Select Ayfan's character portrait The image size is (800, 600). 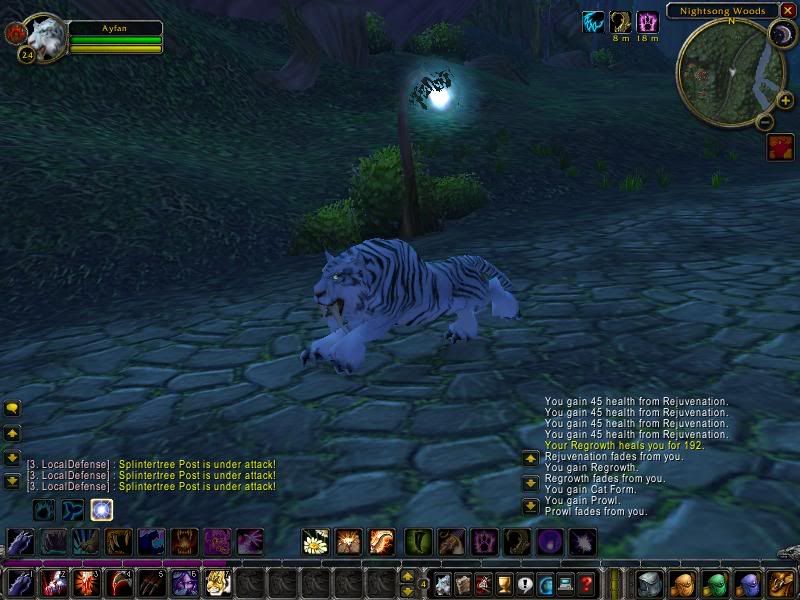coord(46,37)
